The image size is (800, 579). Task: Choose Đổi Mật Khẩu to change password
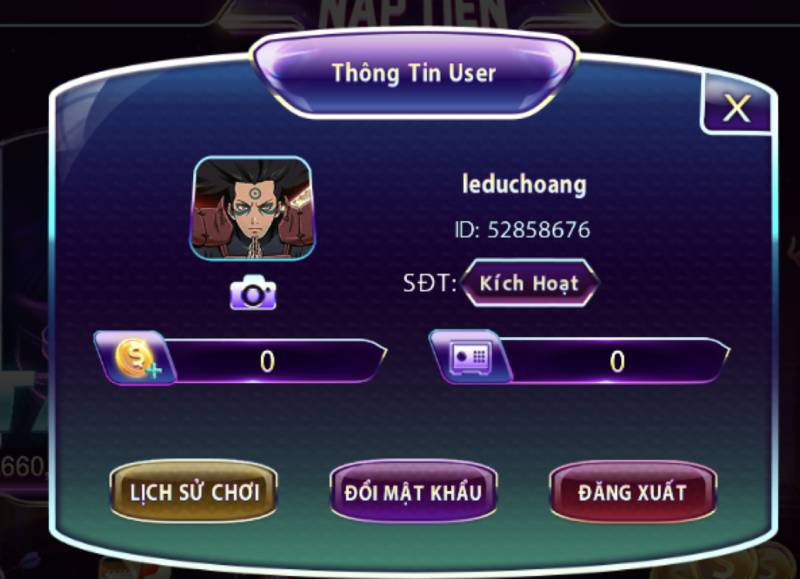[413, 492]
